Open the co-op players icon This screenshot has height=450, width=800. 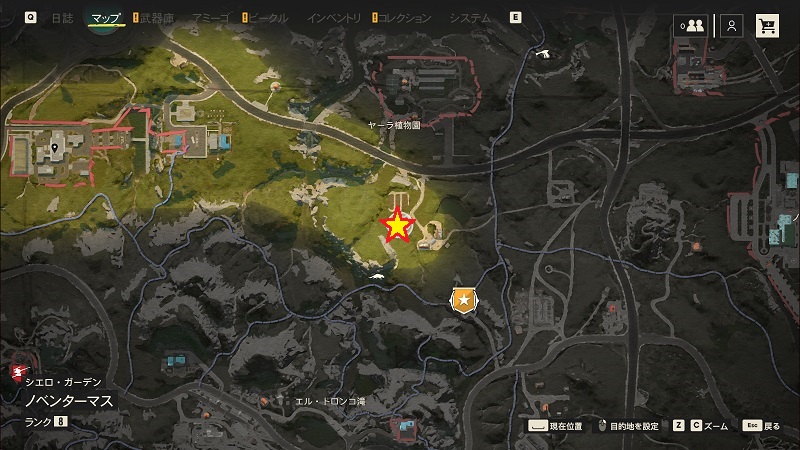(x=690, y=26)
